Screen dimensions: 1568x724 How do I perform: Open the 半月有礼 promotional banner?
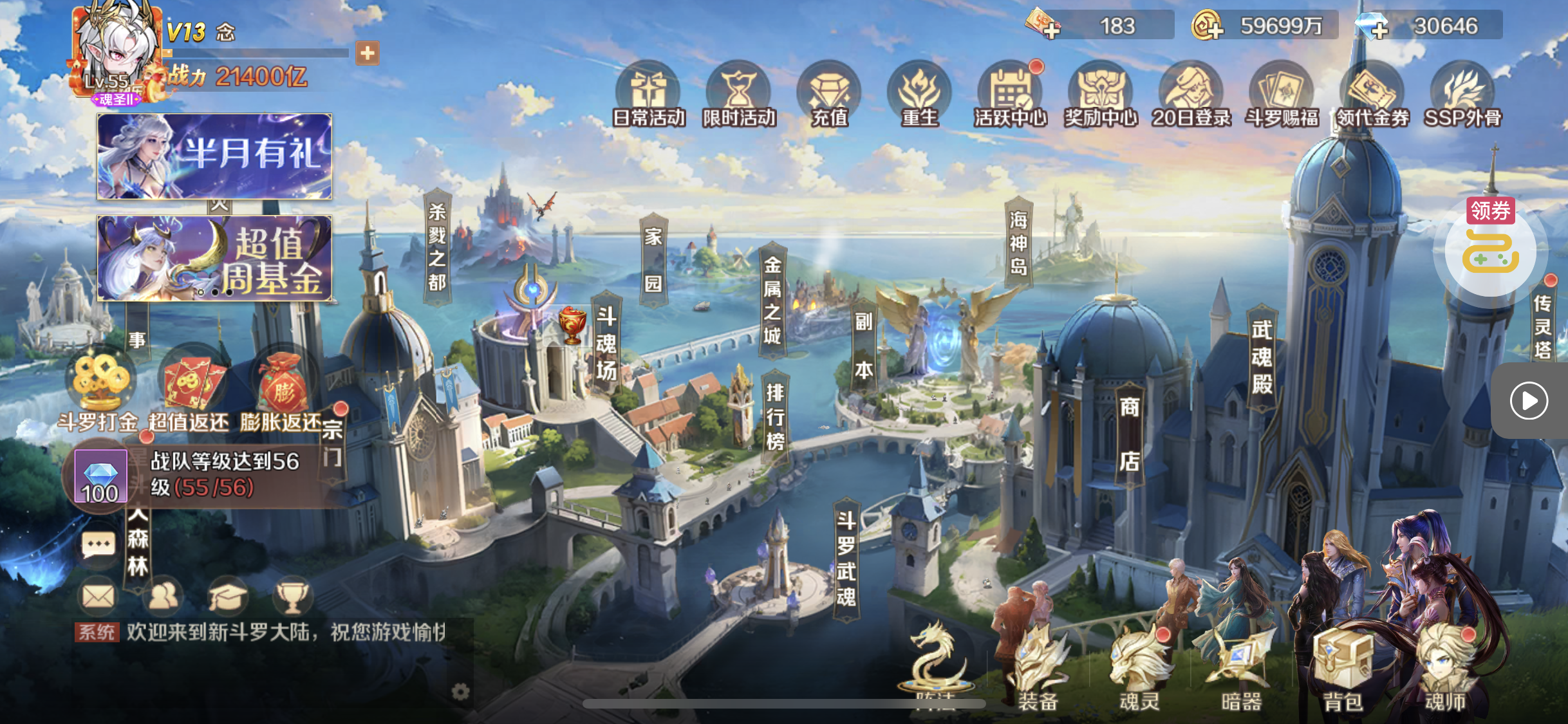pyautogui.click(x=214, y=156)
